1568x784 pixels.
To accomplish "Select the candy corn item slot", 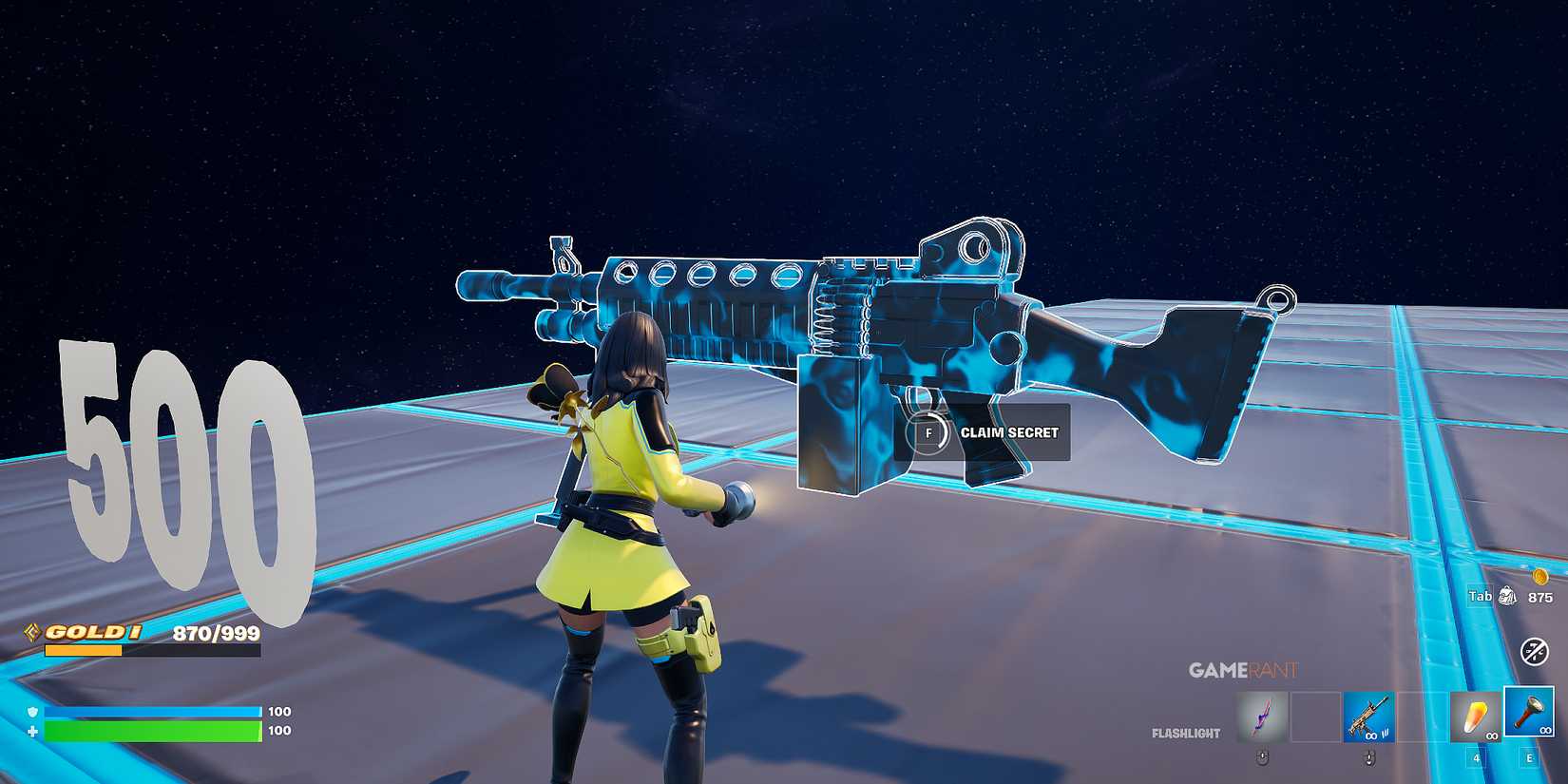I will pos(1476,717).
